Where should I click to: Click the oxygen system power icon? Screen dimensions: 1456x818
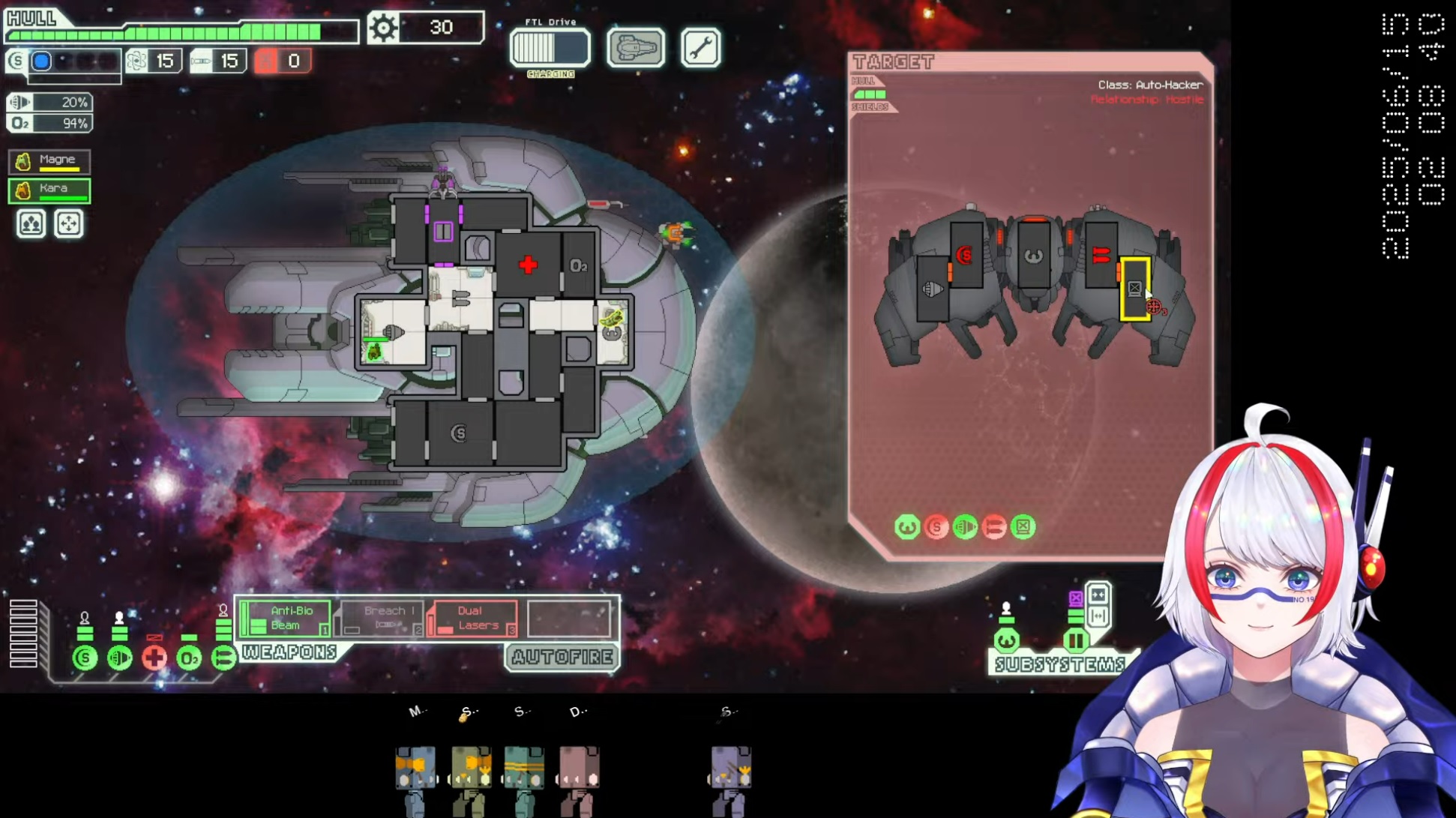[x=189, y=658]
